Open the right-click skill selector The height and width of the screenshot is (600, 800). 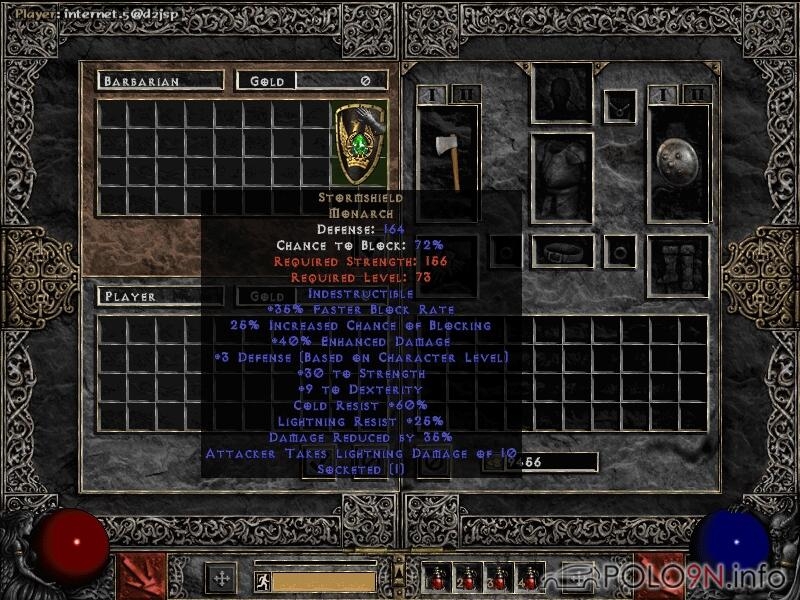pos(660,577)
